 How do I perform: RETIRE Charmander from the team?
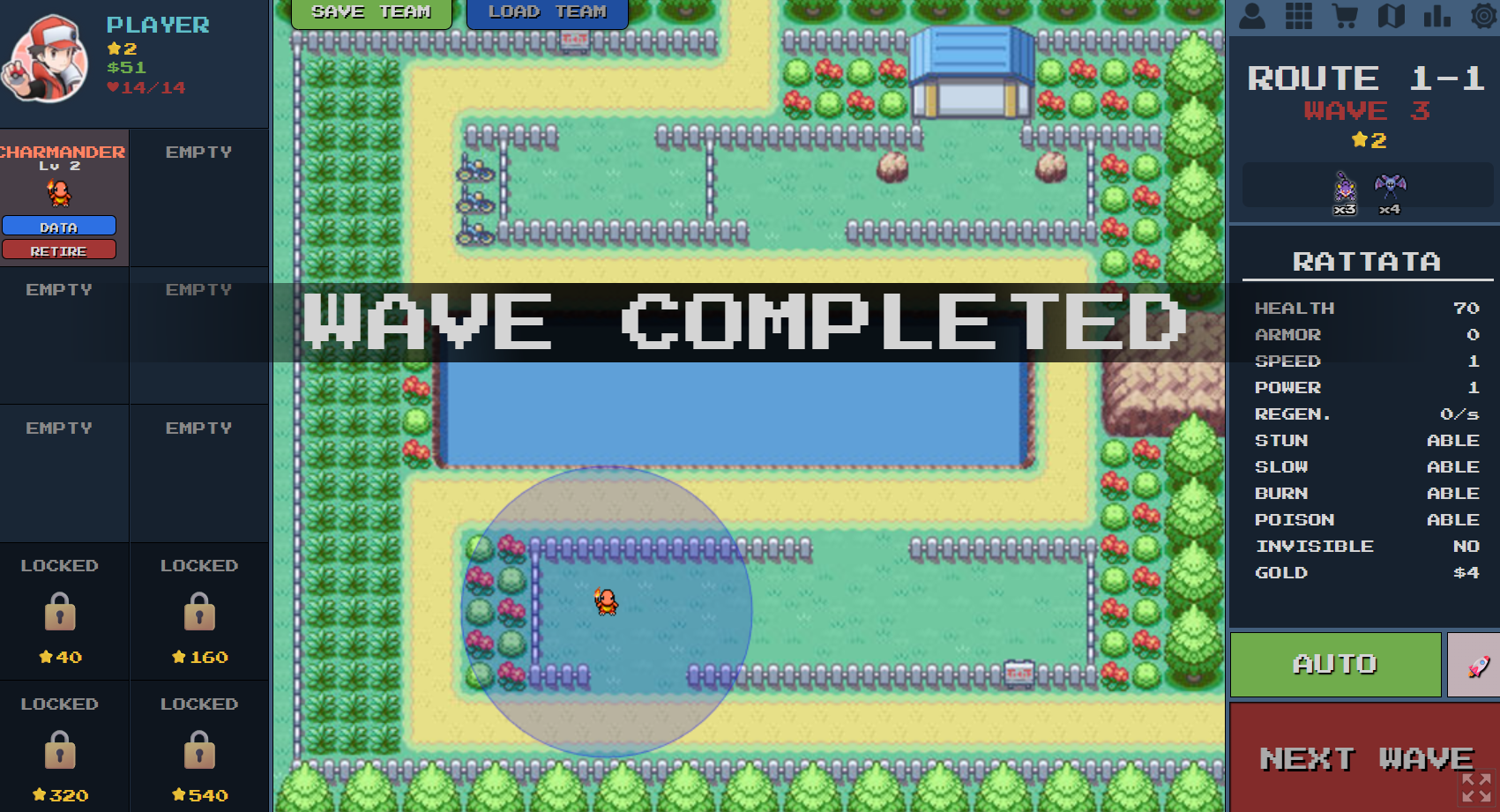coord(59,250)
